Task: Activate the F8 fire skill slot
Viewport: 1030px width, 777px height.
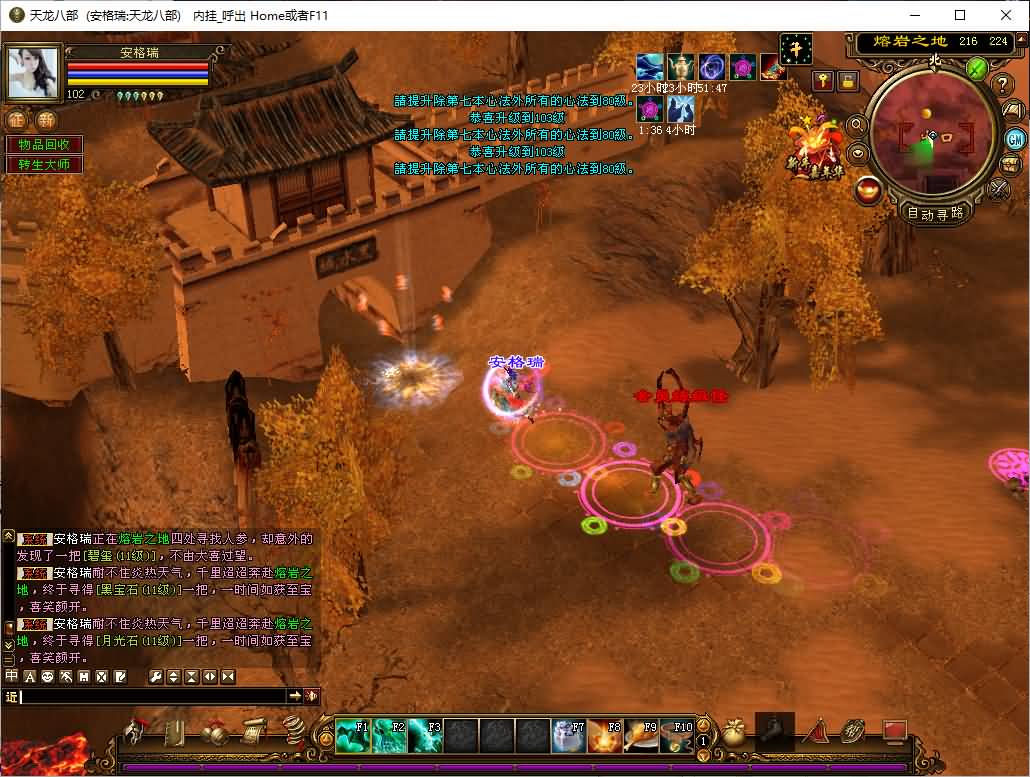Action: click(604, 736)
